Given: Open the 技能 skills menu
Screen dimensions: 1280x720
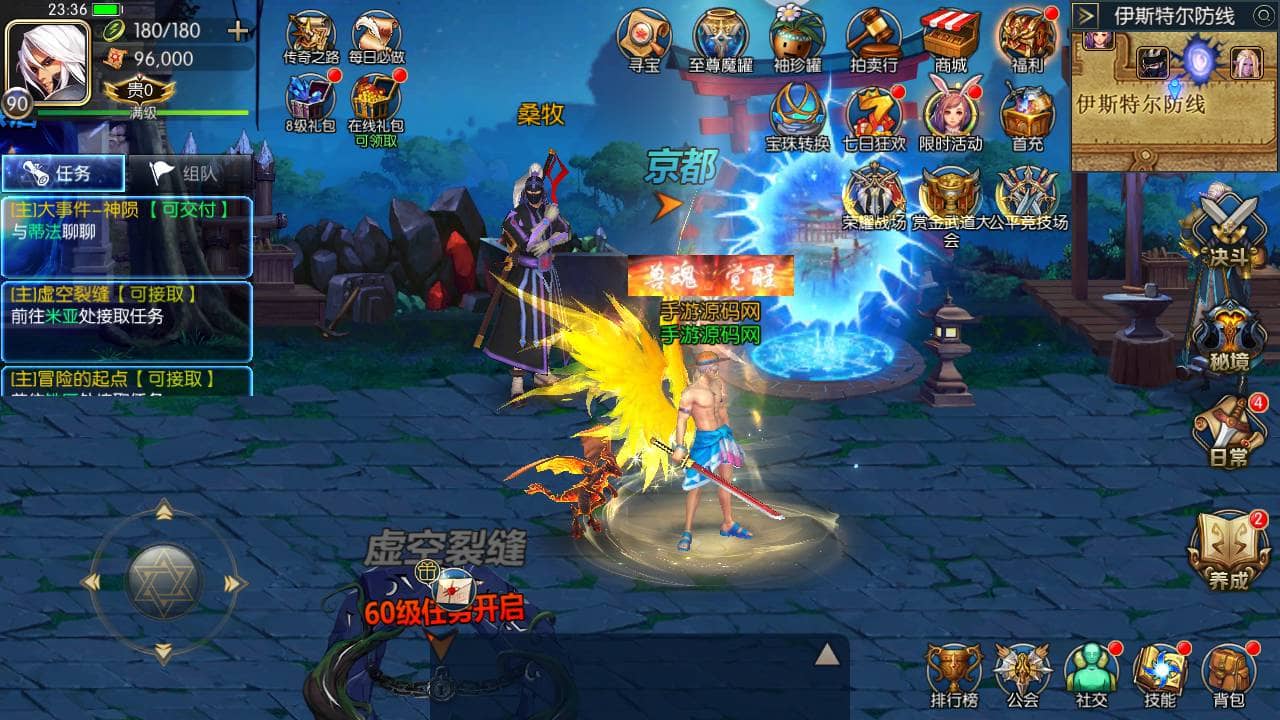Looking at the screenshot, I should click(1160, 673).
